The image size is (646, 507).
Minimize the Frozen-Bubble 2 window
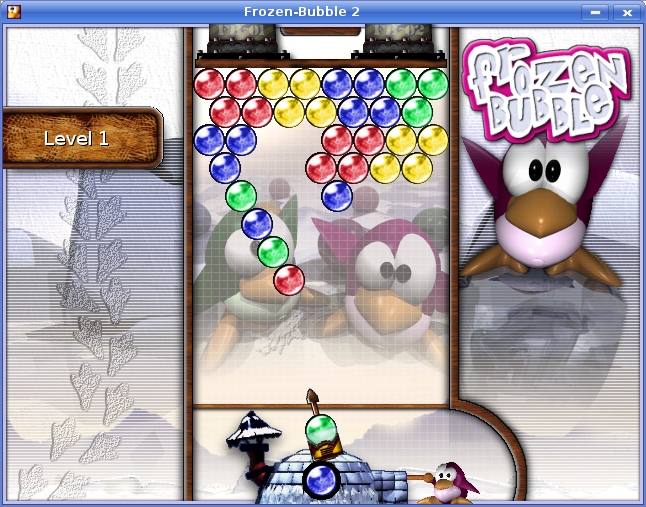click(596, 12)
